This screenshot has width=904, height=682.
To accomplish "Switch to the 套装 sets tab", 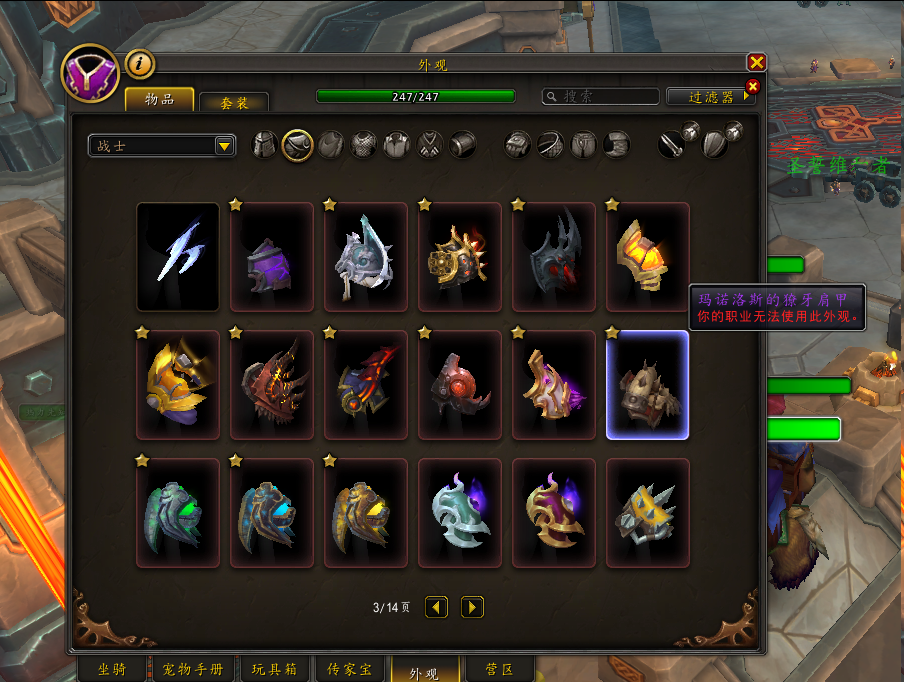I will pyautogui.click(x=234, y=102).
